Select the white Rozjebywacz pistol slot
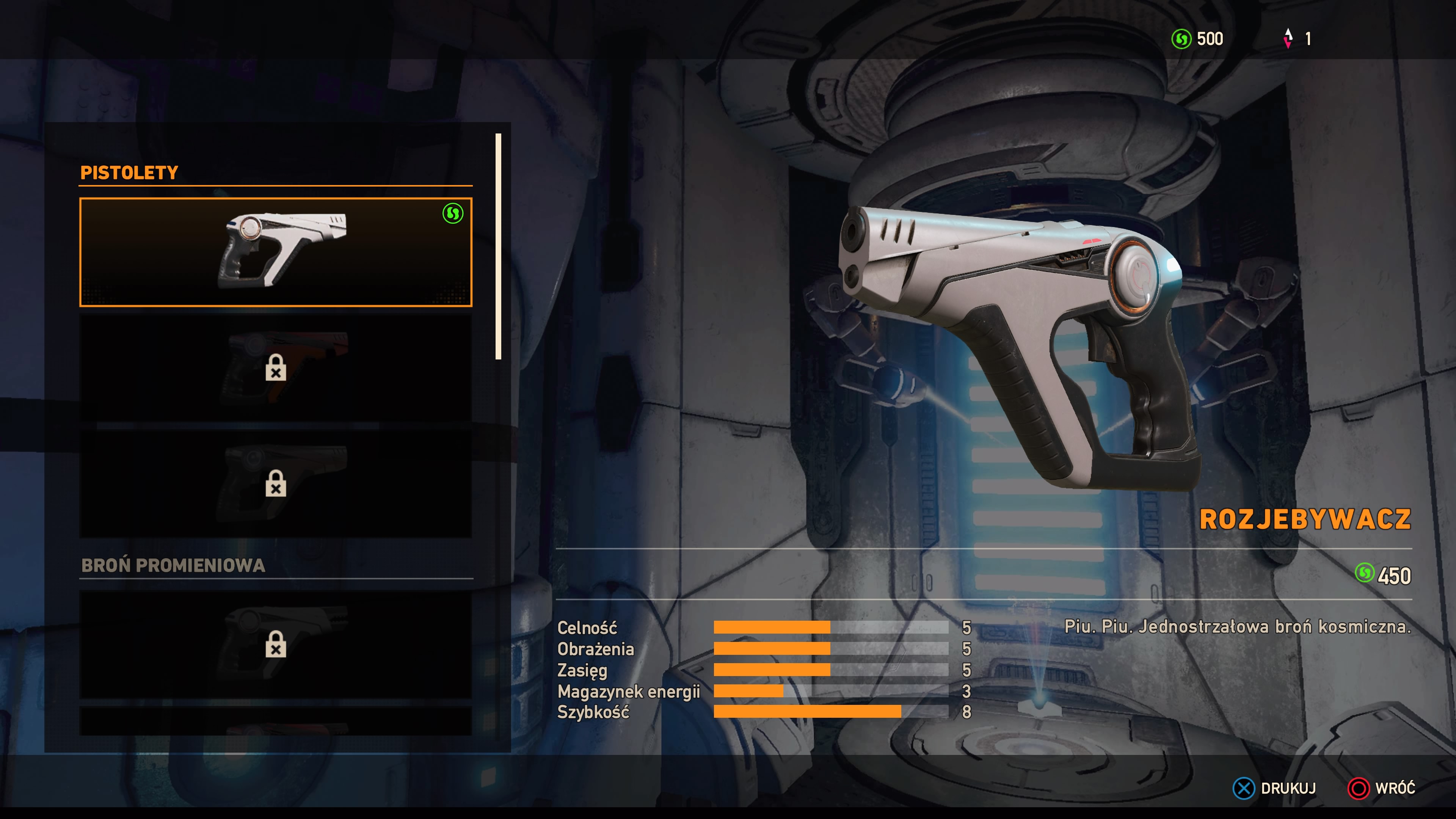This screenshot has height=819, width=1456. 276,252
